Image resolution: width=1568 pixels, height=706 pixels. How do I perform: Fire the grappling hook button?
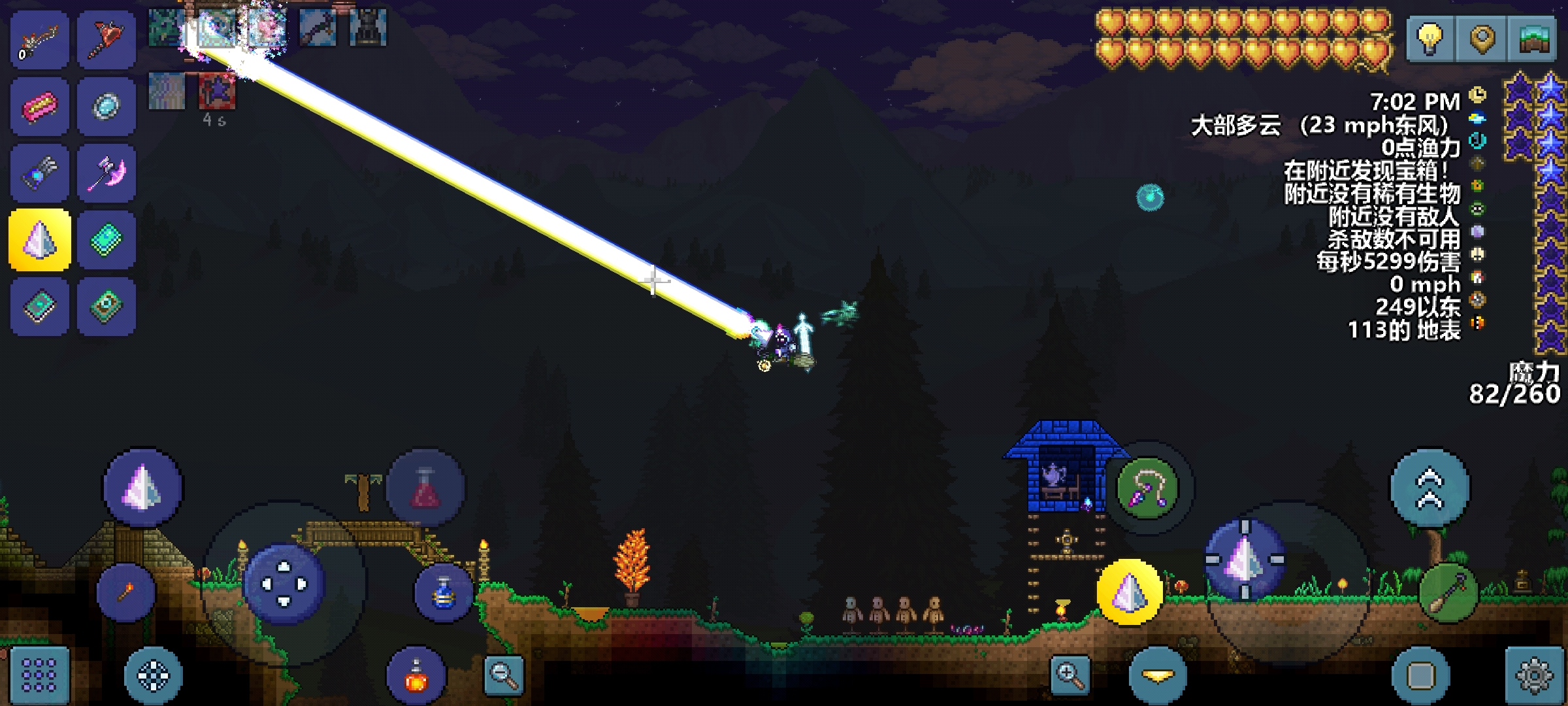coord(1148,488)
